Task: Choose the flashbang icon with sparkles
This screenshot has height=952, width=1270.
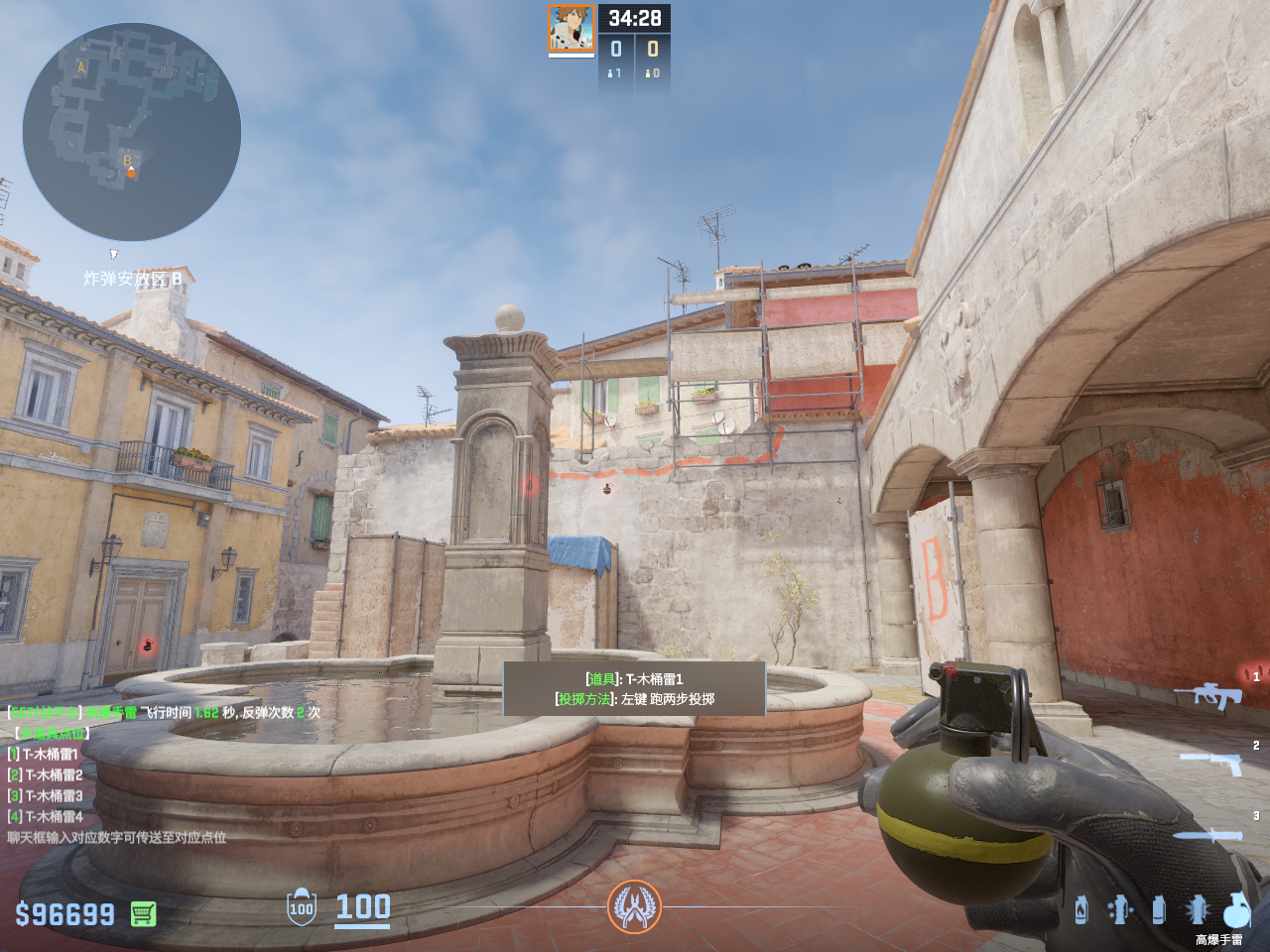Action: 1120,909
